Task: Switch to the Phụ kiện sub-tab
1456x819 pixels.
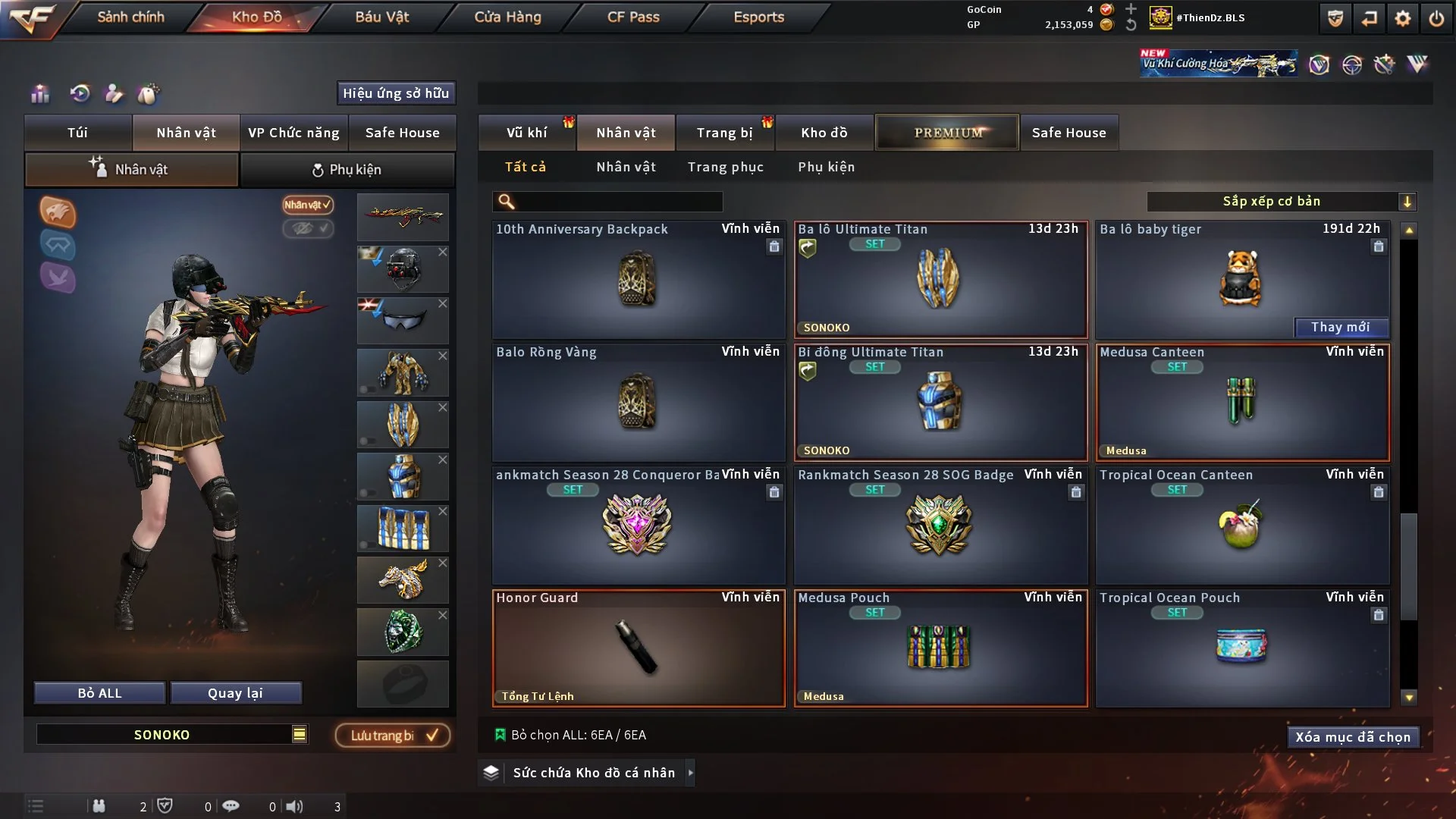Action: 347,170
